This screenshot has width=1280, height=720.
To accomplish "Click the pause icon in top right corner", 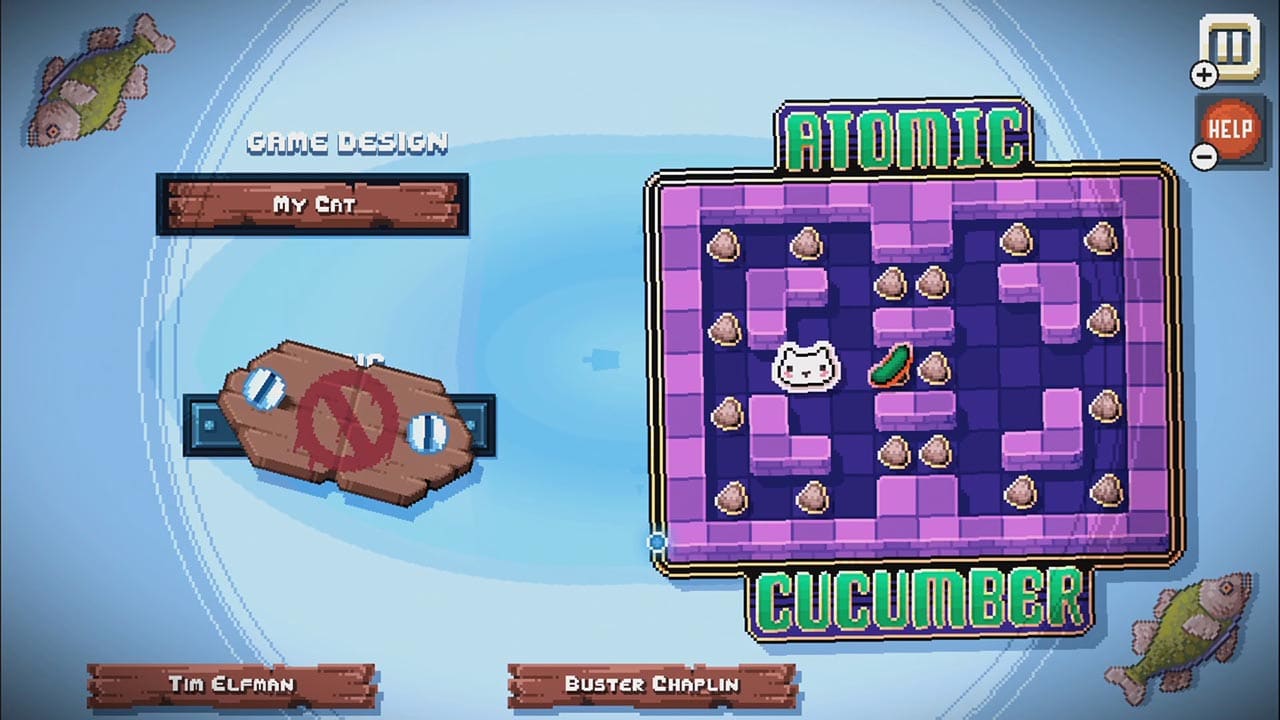I will (x=1228, y=42).
